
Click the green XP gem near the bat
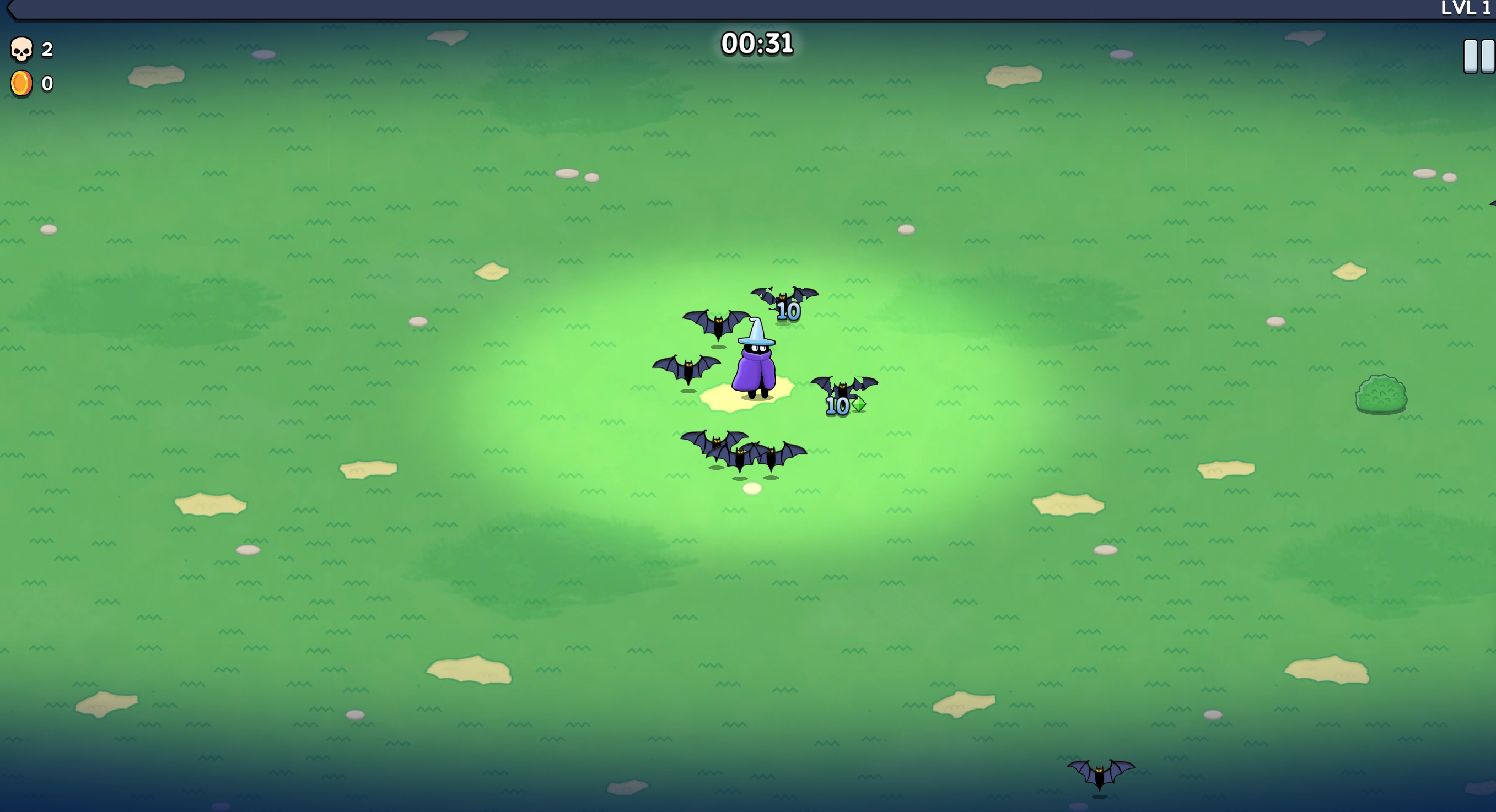coord(858,405)
